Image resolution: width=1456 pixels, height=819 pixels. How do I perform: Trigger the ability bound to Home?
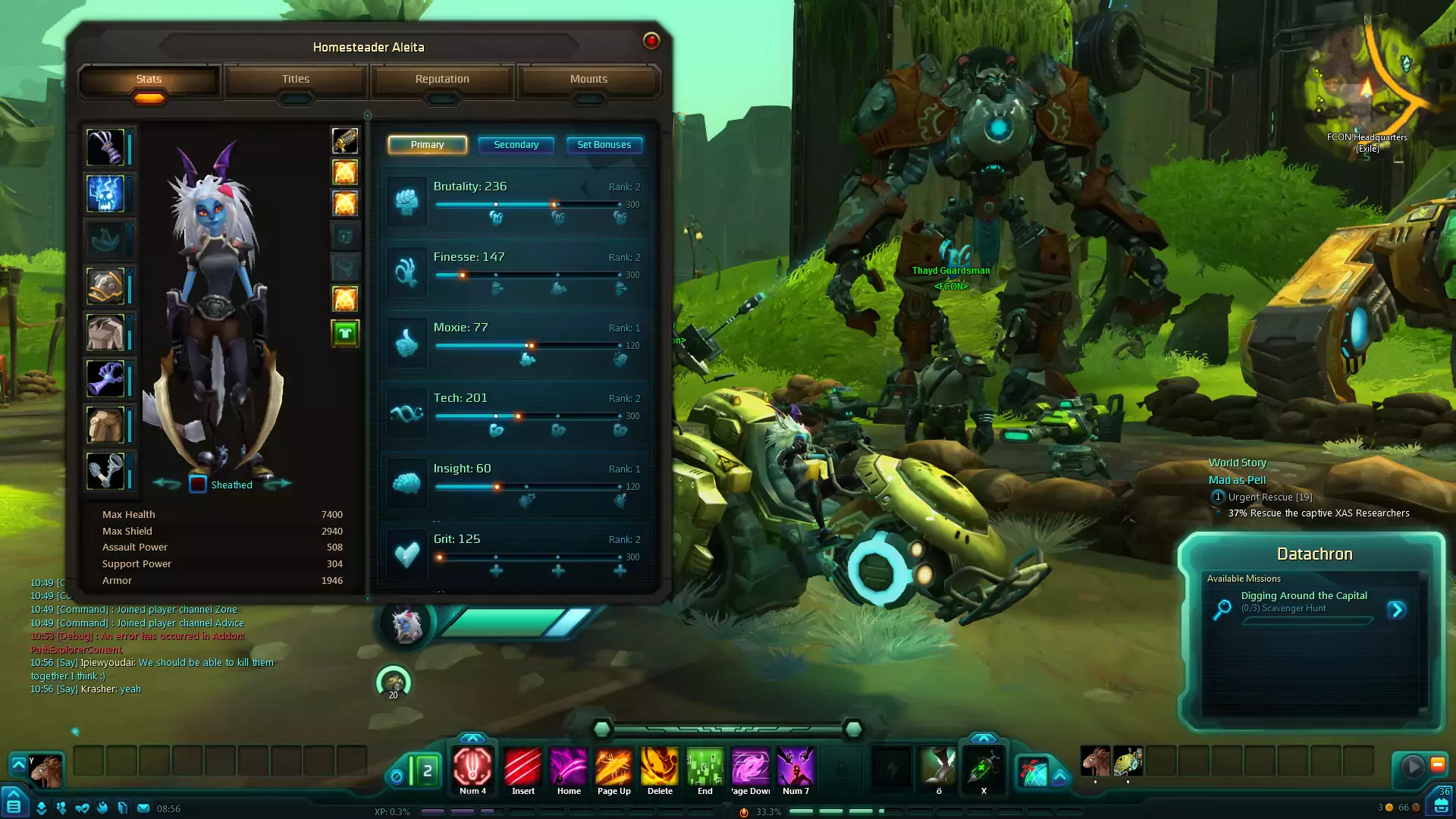point(569,767)
